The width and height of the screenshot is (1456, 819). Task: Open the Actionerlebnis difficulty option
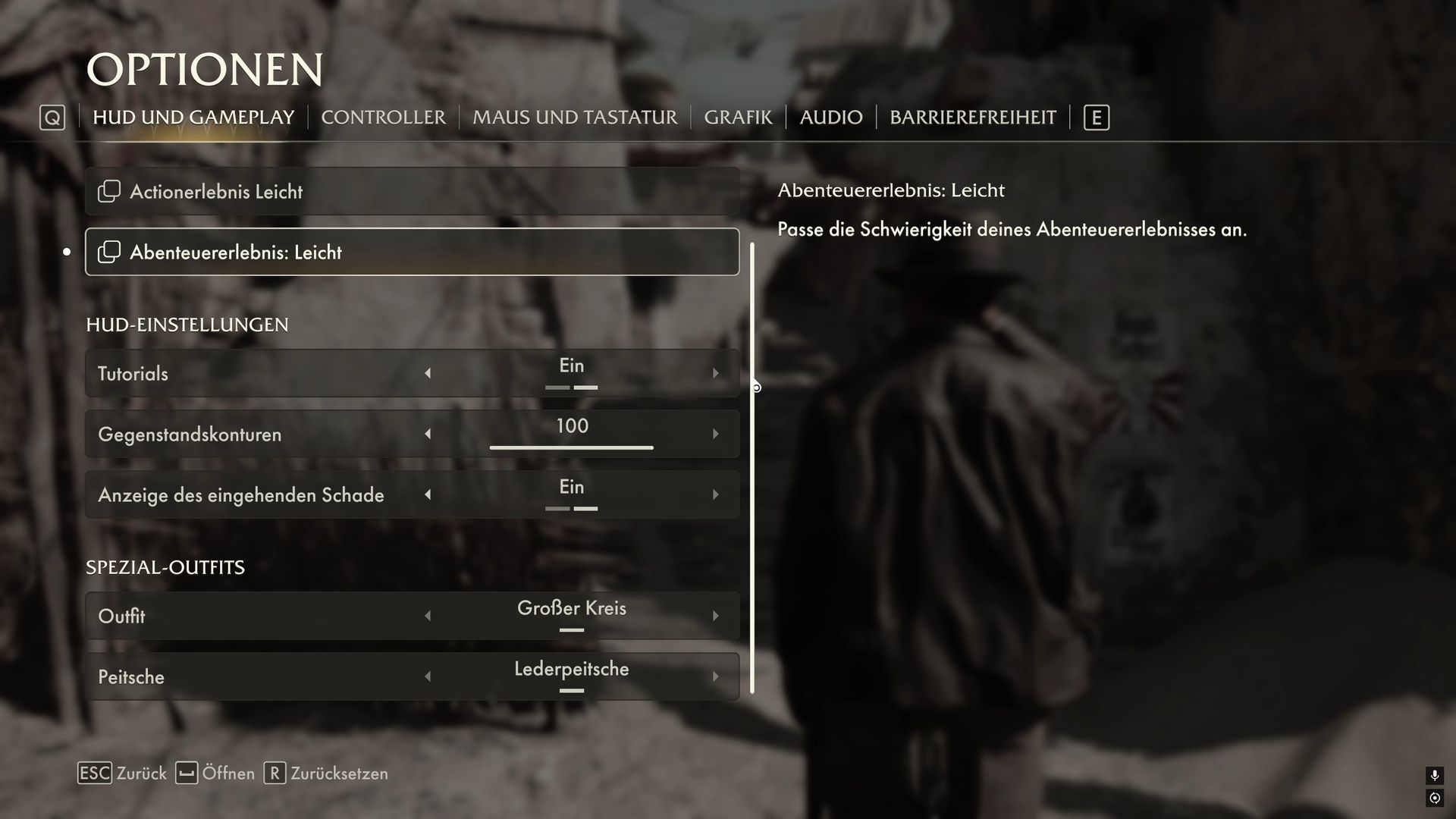[x=412, y=191]
